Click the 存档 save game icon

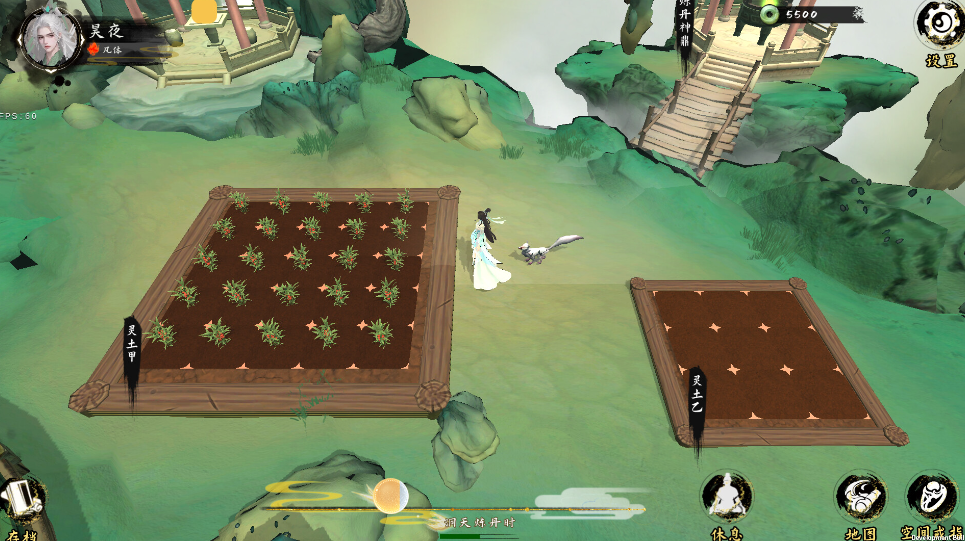(22, 501)
